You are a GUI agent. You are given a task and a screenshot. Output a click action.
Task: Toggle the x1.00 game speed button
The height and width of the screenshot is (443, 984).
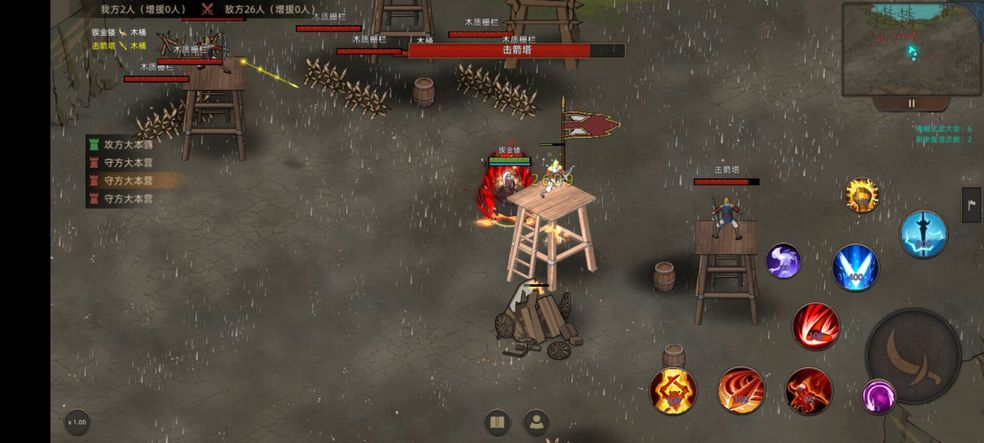77,421
